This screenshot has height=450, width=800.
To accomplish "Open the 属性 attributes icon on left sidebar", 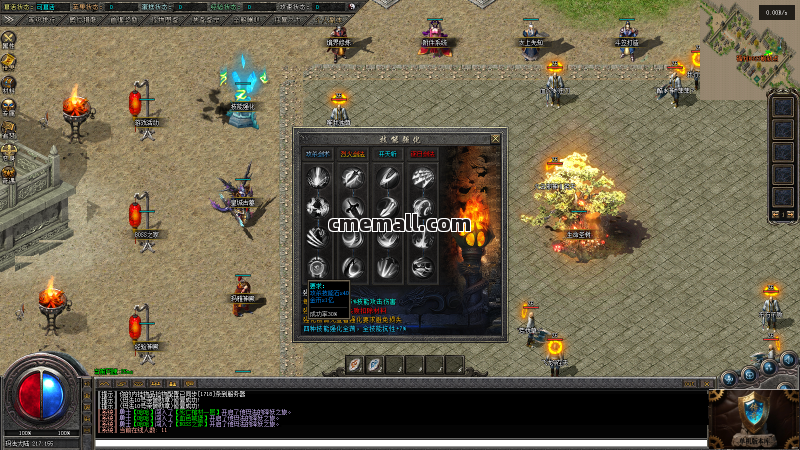I will 9,39.
